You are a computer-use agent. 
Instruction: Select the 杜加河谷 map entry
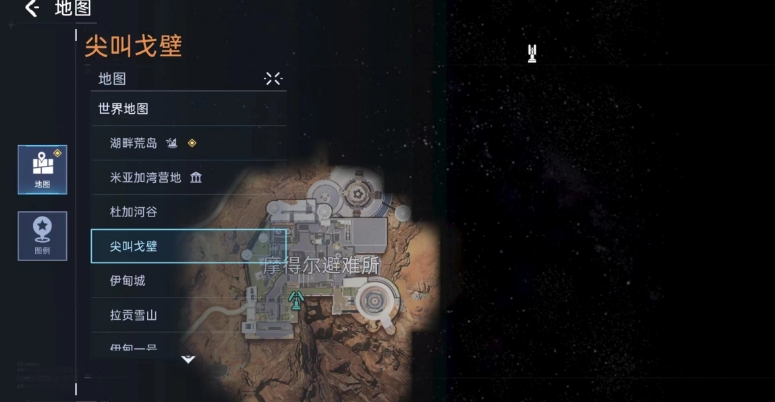[134, 212]
